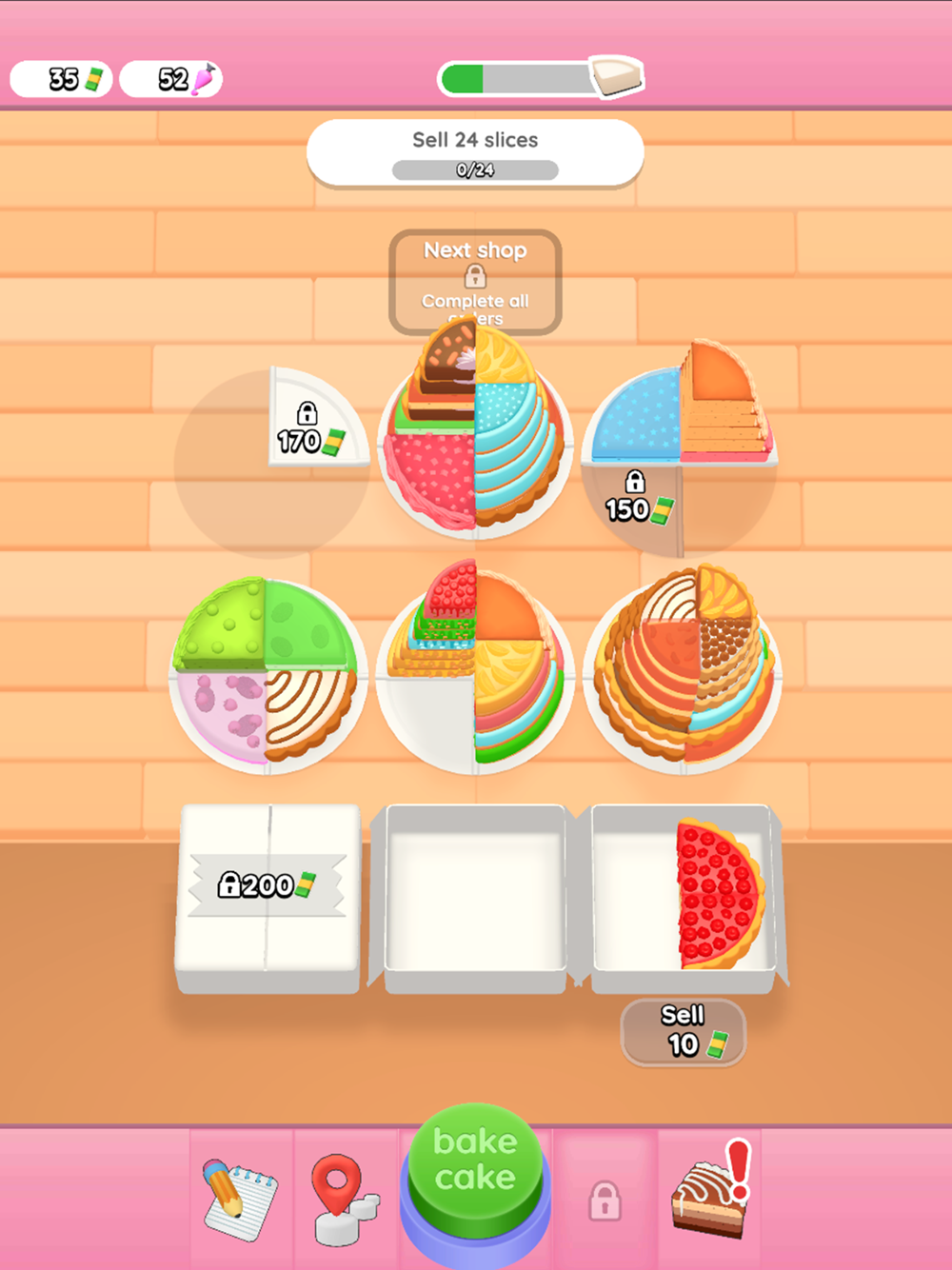Select the chocolate-topped cake plate

tap(475, 433)
